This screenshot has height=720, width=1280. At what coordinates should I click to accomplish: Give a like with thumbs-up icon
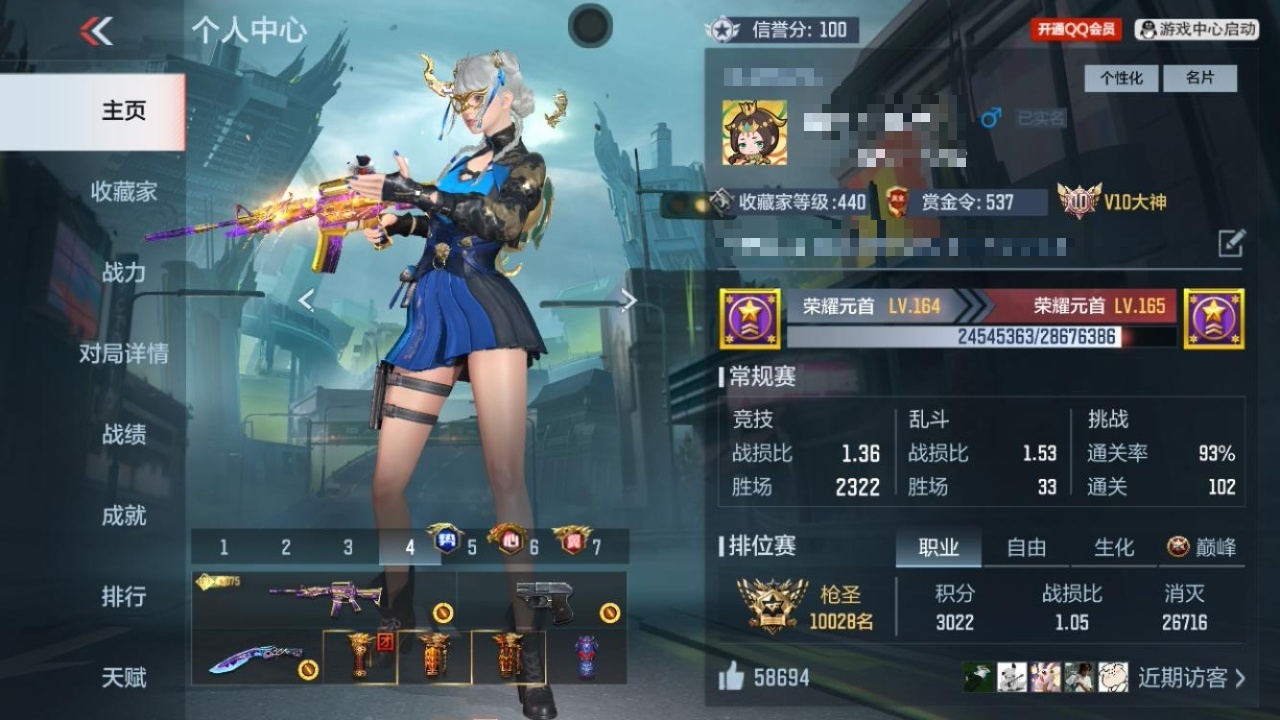pyautogui.click(x=732, y=678)
